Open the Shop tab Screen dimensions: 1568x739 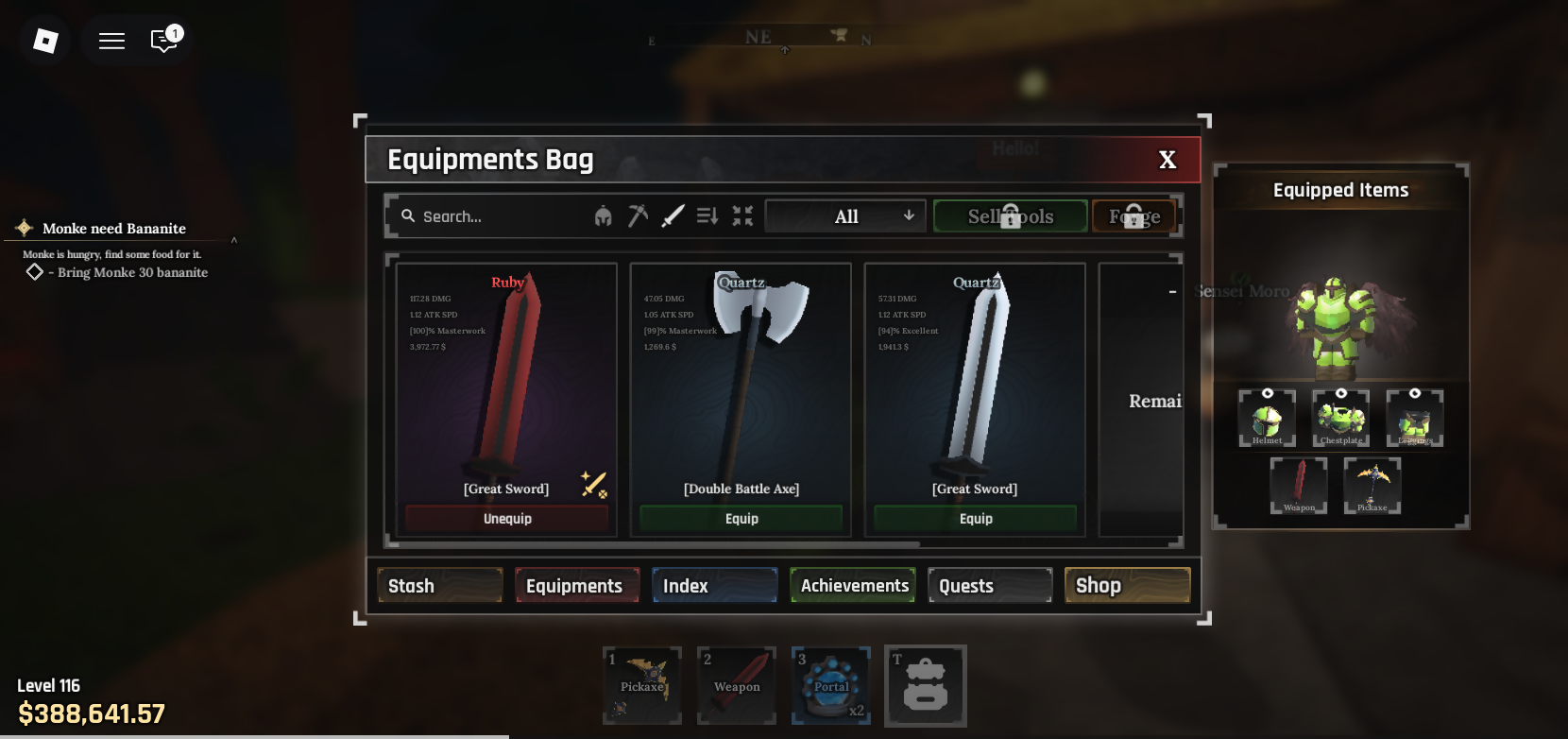1127,586
